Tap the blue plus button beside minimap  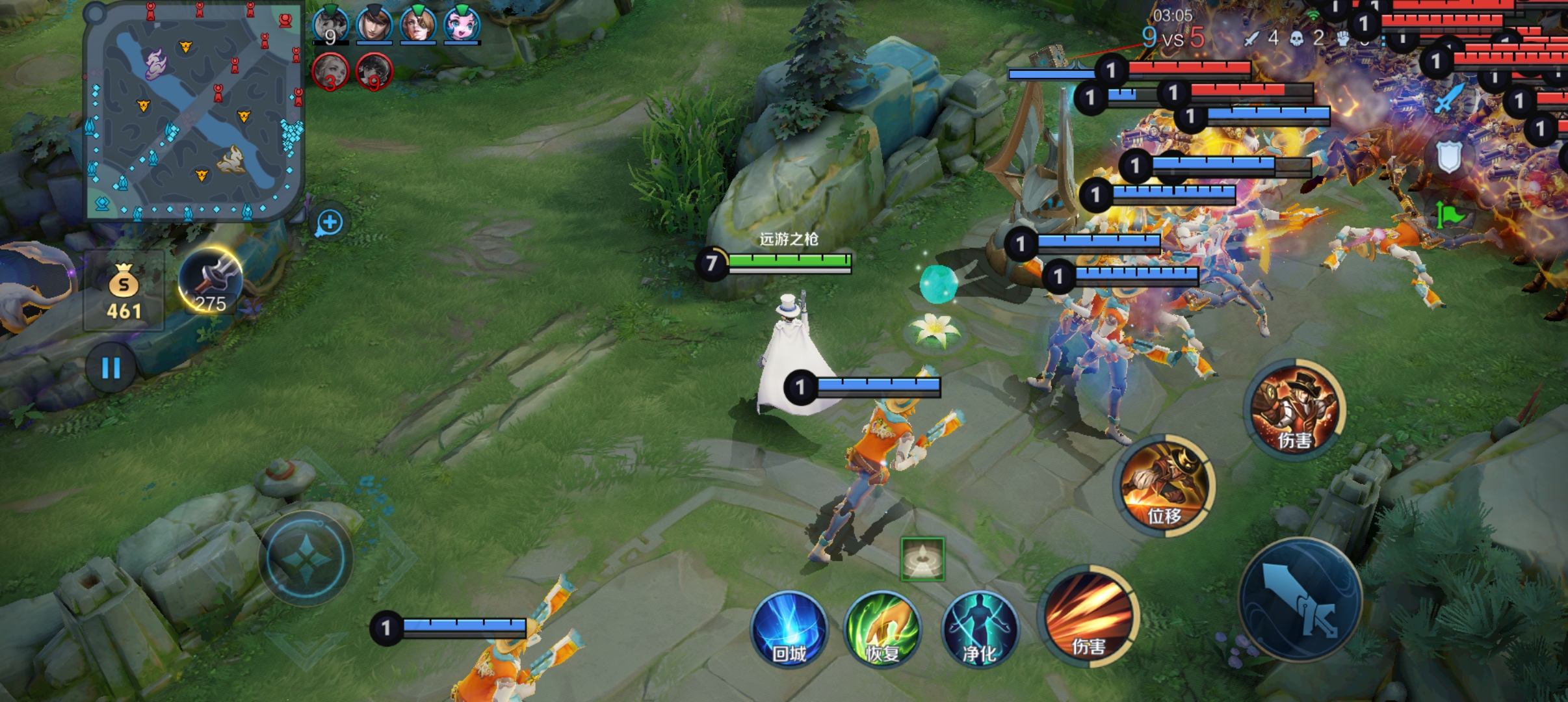tap(330, 223)
